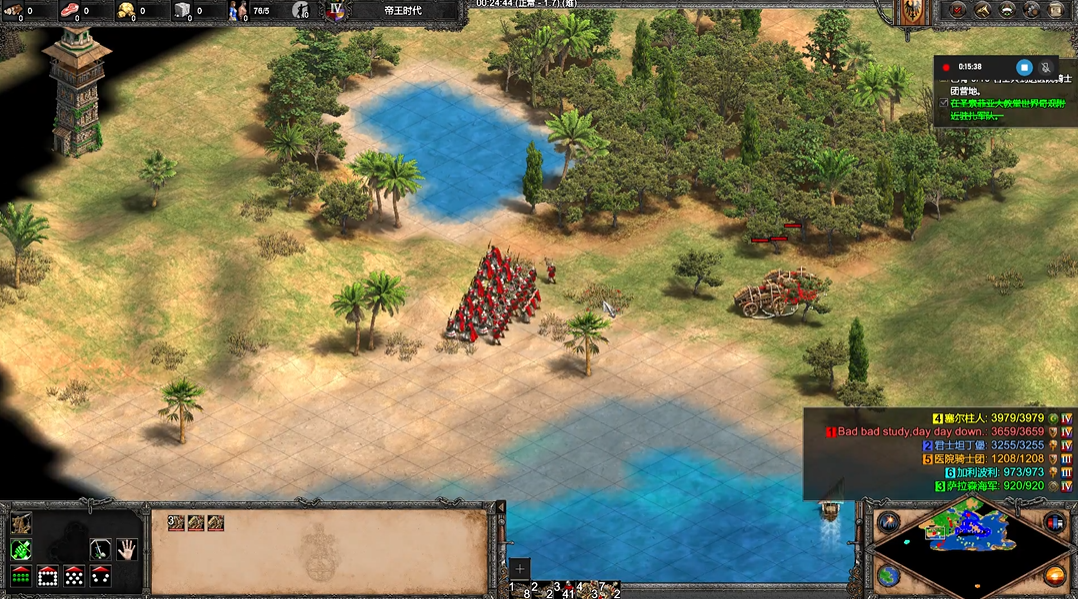Choose the box formation button
Screen dimensions: 1078x599
tap(47, 576)
